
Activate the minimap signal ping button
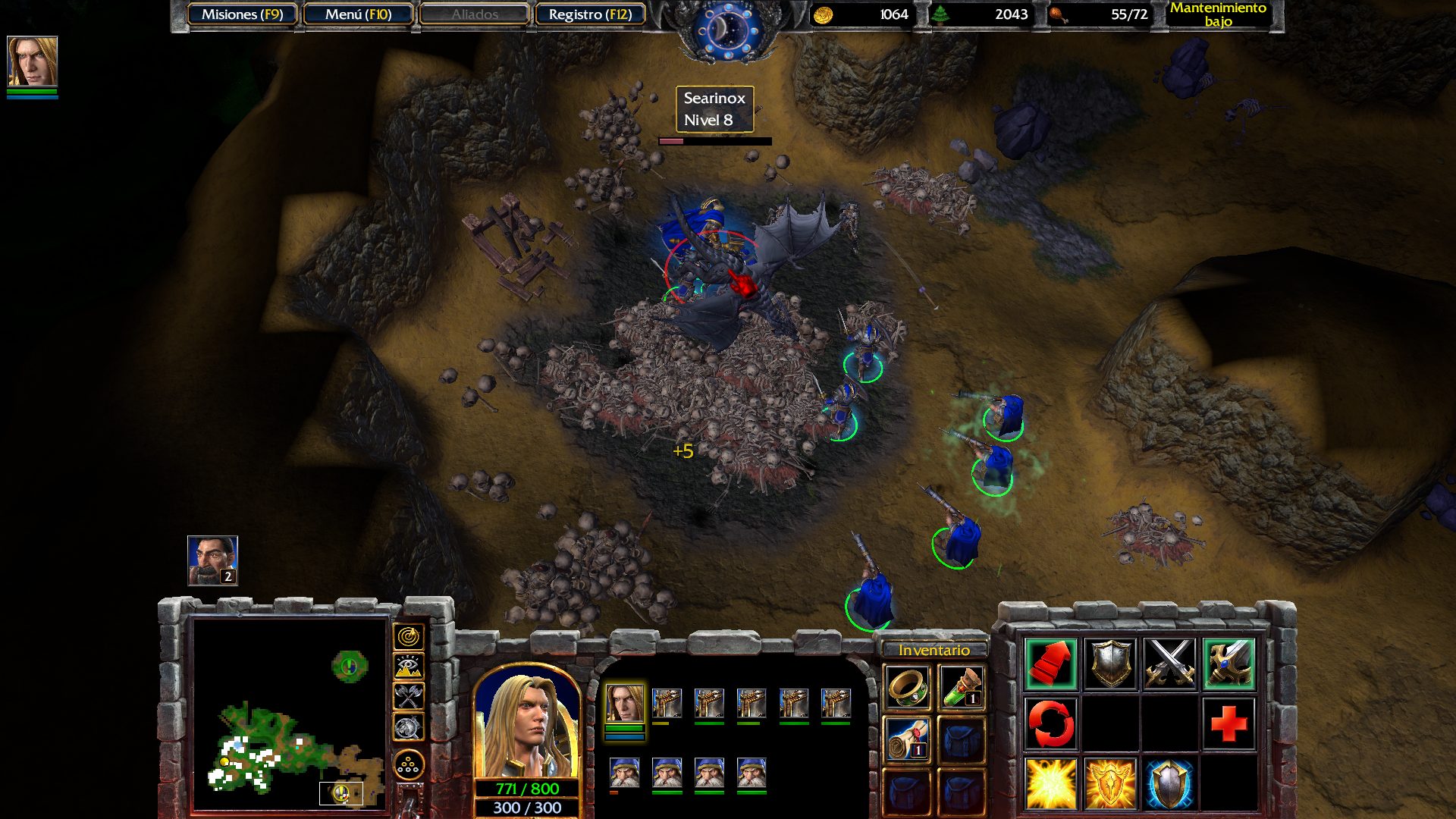pos(409,636)
